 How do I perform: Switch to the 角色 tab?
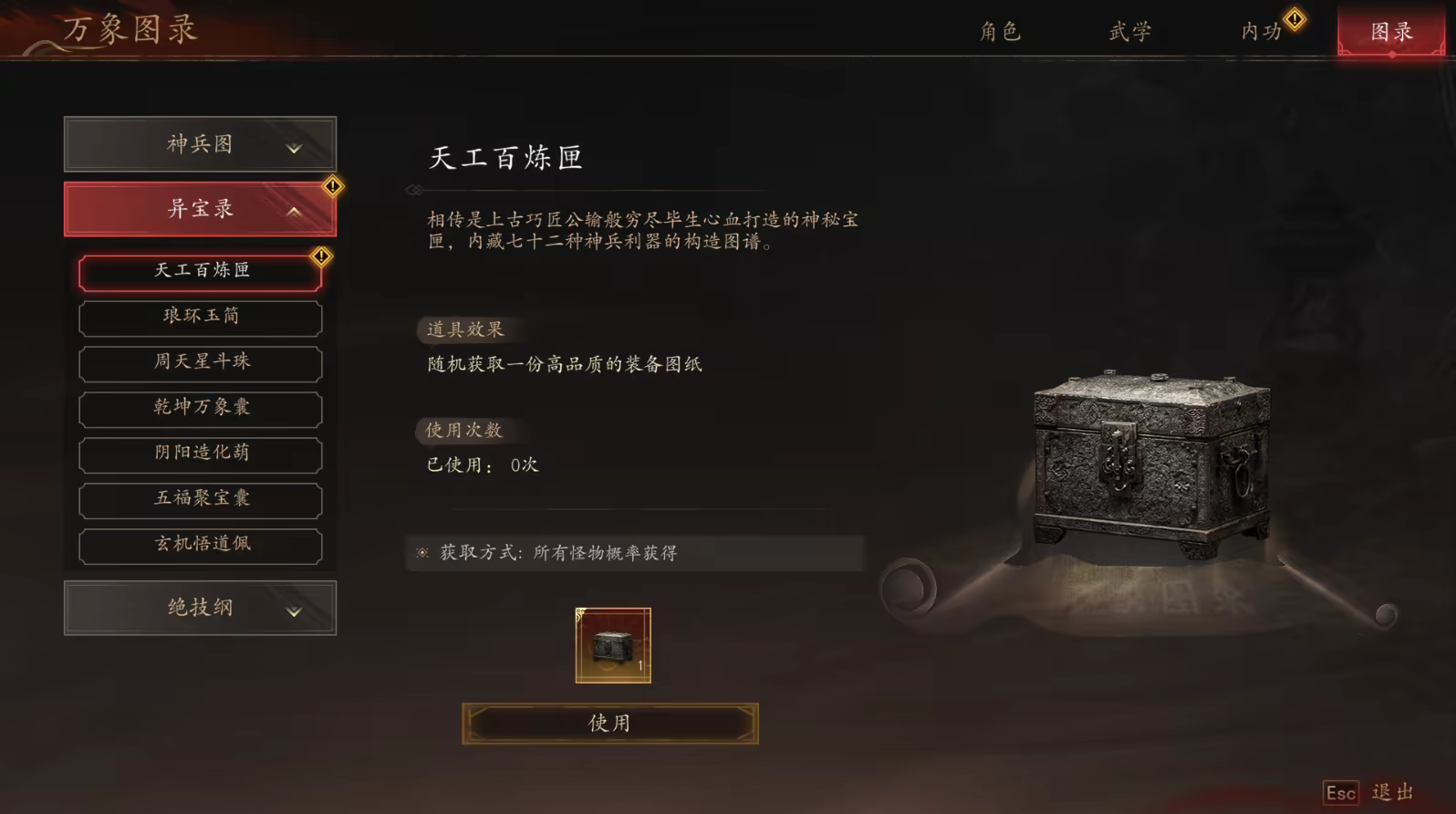[1001, 30]
